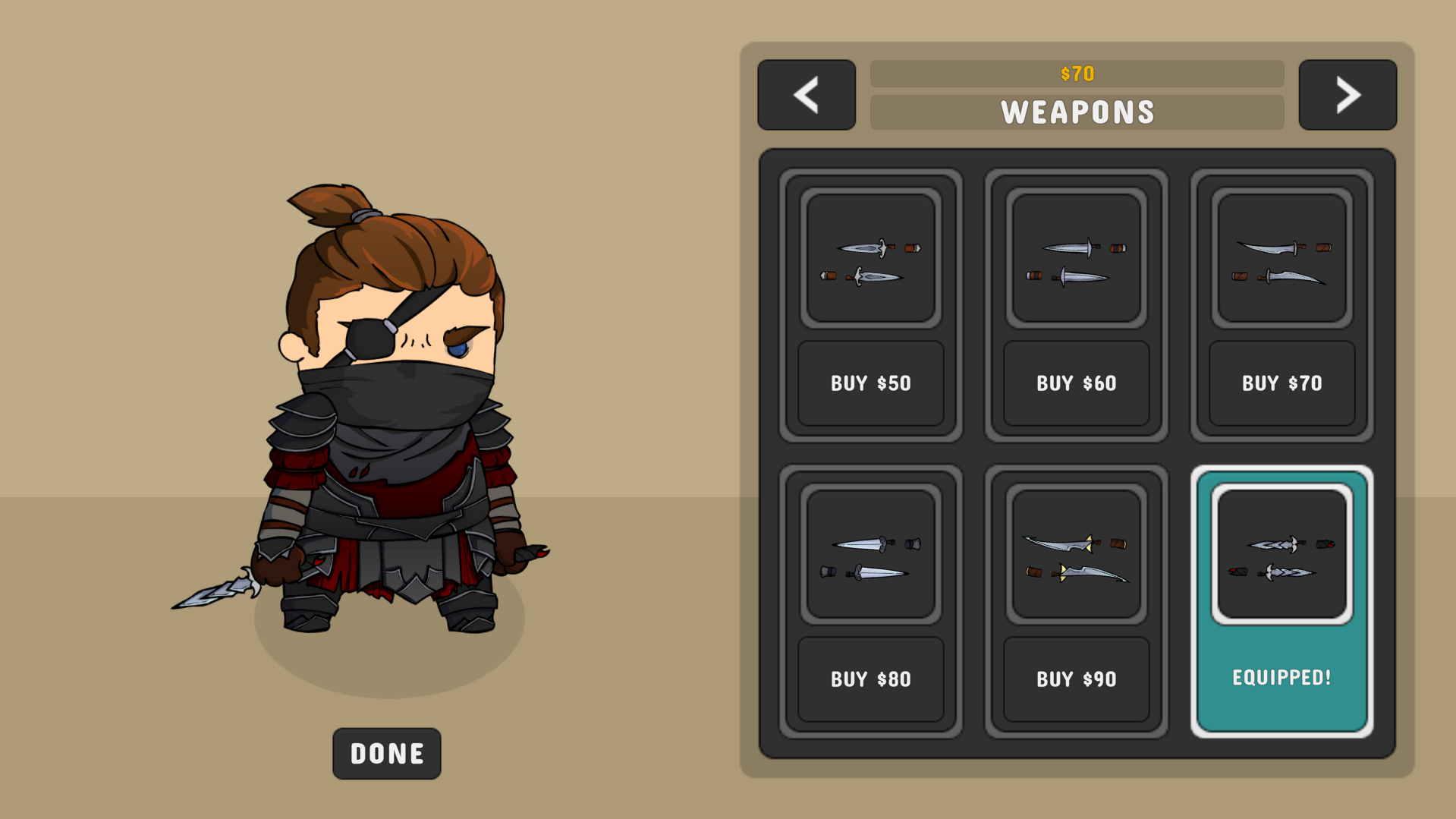Preview the $90 gold-hilted blade thumbnail
This screenshot has height=819, width=1456.
pos(1076,554)
